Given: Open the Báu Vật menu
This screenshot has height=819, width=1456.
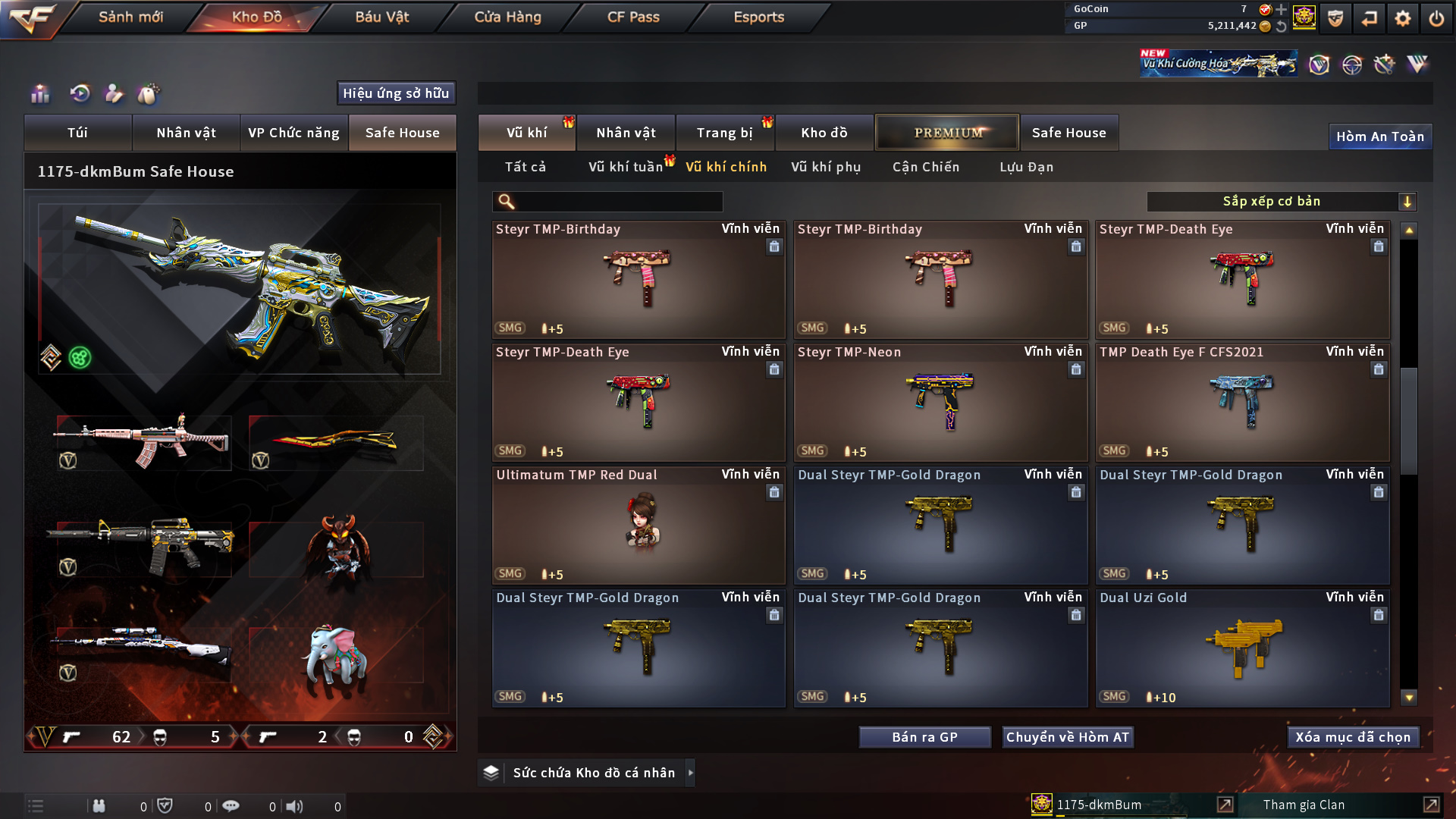Looking at the screenshot, I should pyautogui.click(x=382, y=17).
